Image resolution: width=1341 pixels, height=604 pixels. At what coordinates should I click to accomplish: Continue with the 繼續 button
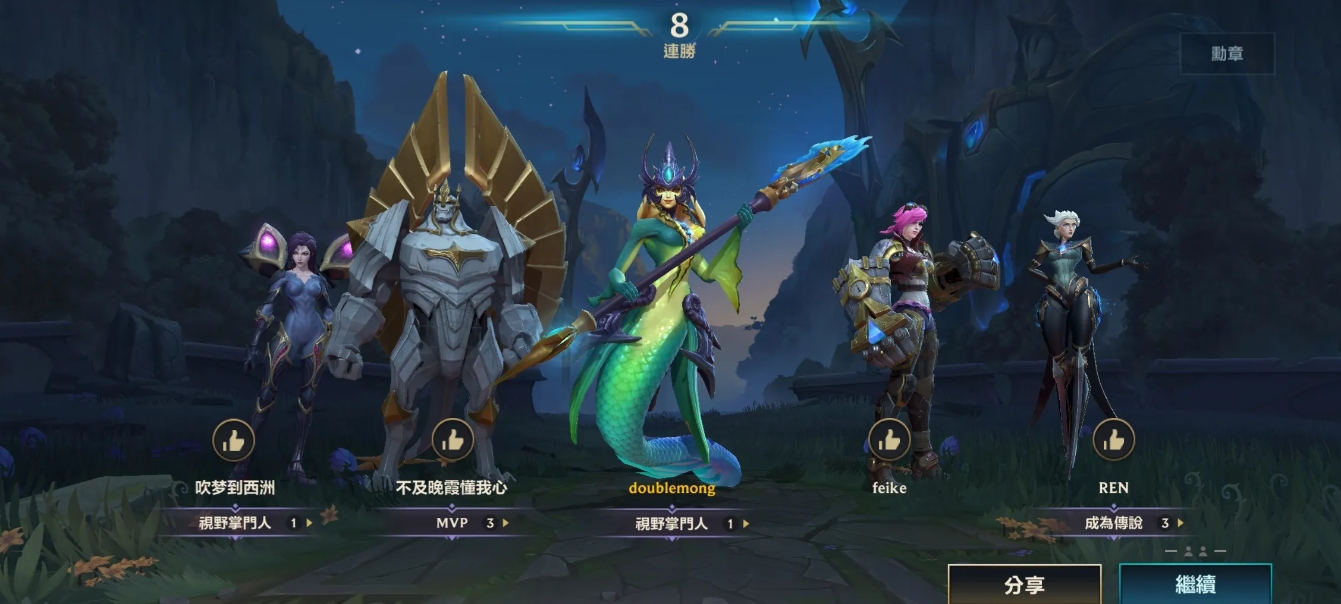click(x=1195, y=585)
